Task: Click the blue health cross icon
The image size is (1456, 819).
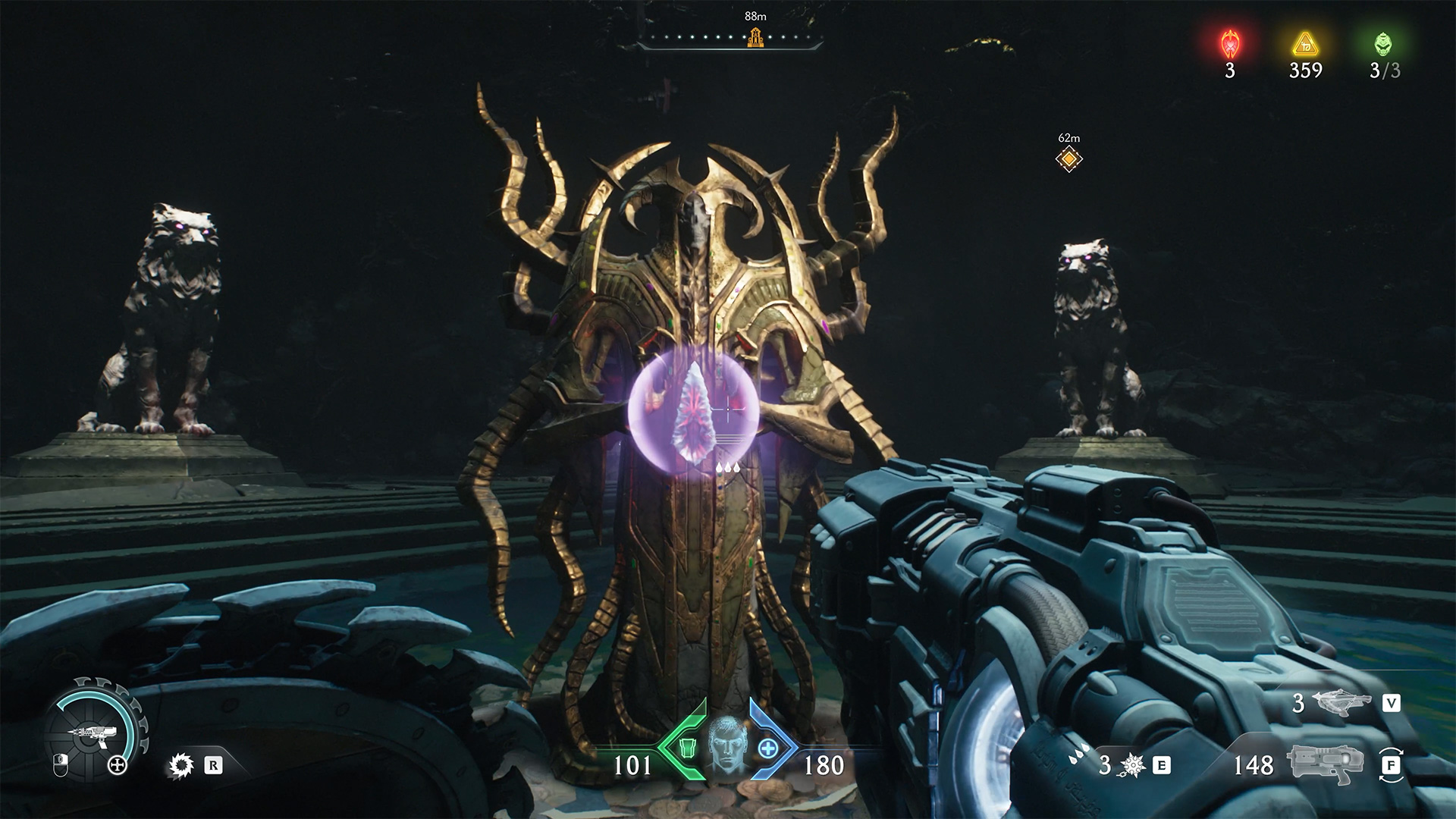Action: click(x=767, y=748)
